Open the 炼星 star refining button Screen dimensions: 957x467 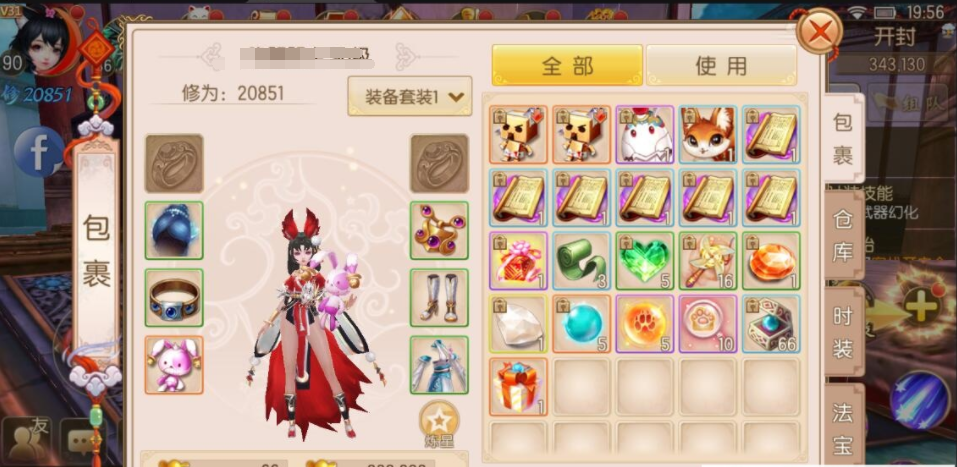[438, 424]
